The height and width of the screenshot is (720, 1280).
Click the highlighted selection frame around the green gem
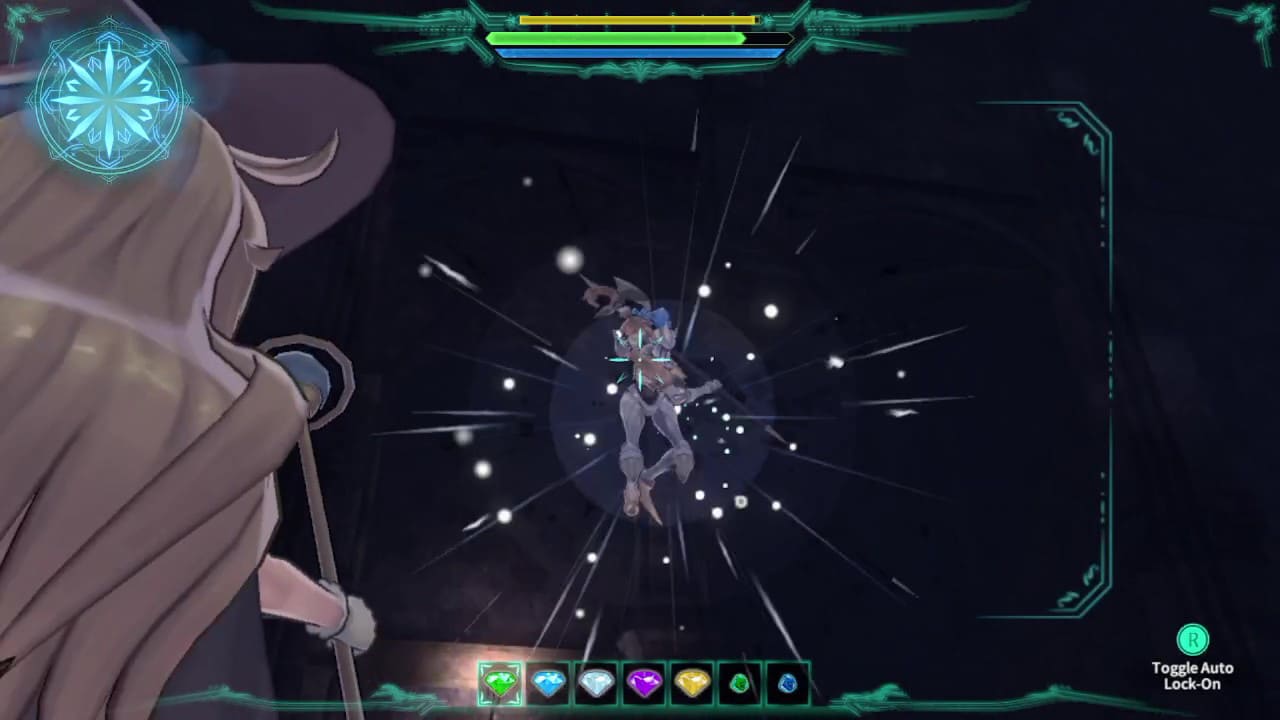499,684
